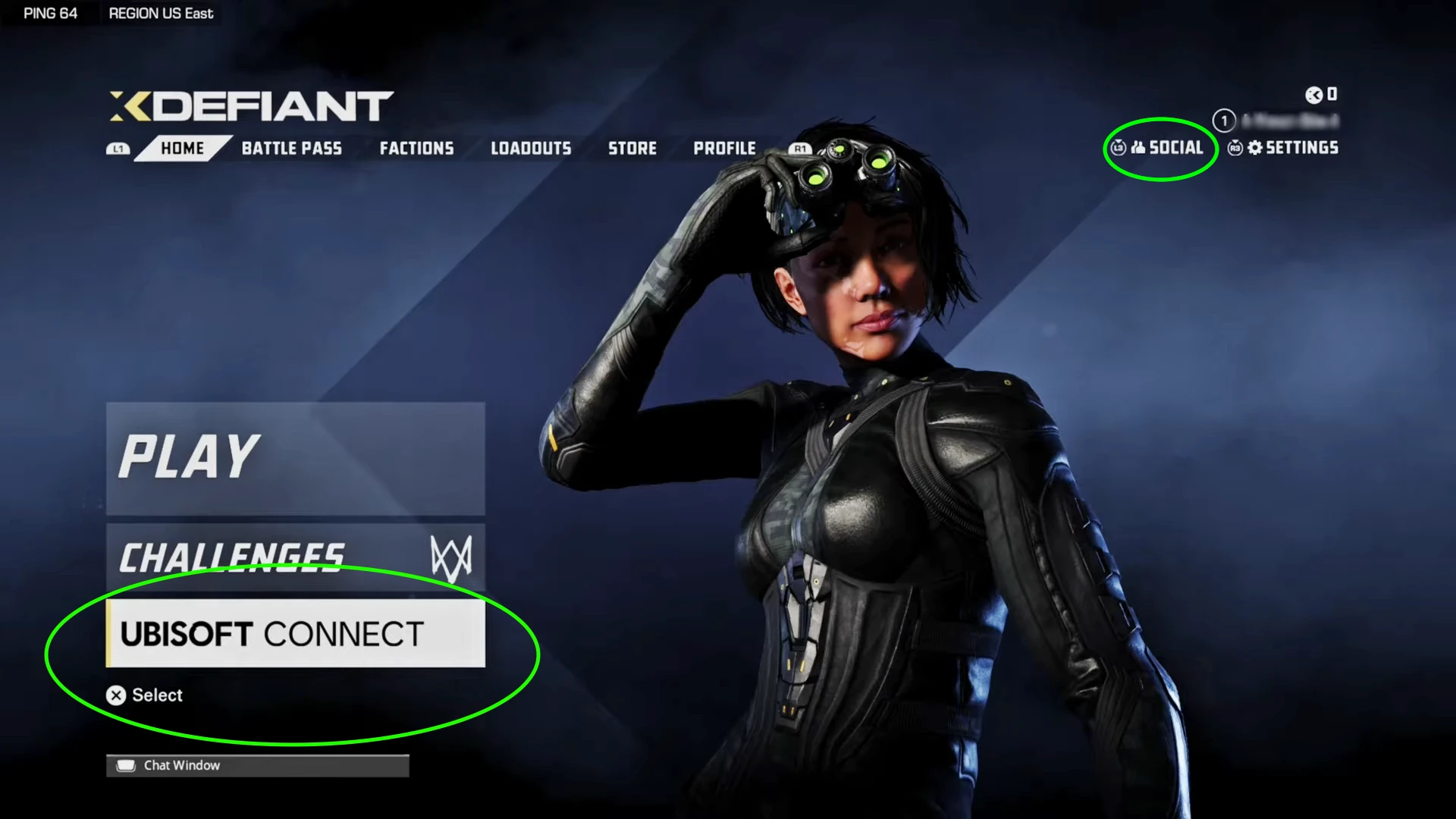
Task: Launch Ubisoft Connect
Action: [x=295, y=634]
